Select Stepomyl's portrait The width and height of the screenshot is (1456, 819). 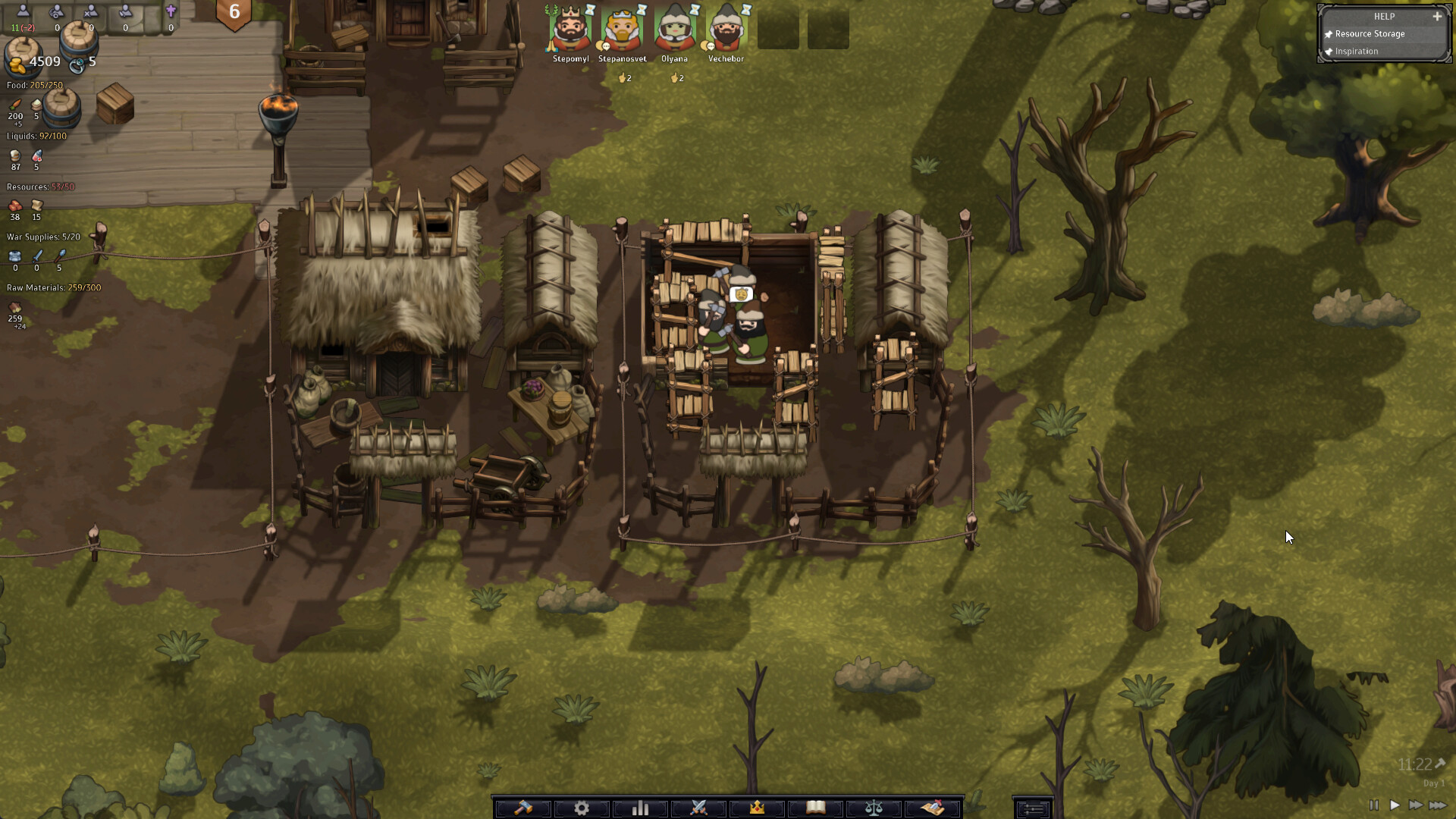click(570, 29)
